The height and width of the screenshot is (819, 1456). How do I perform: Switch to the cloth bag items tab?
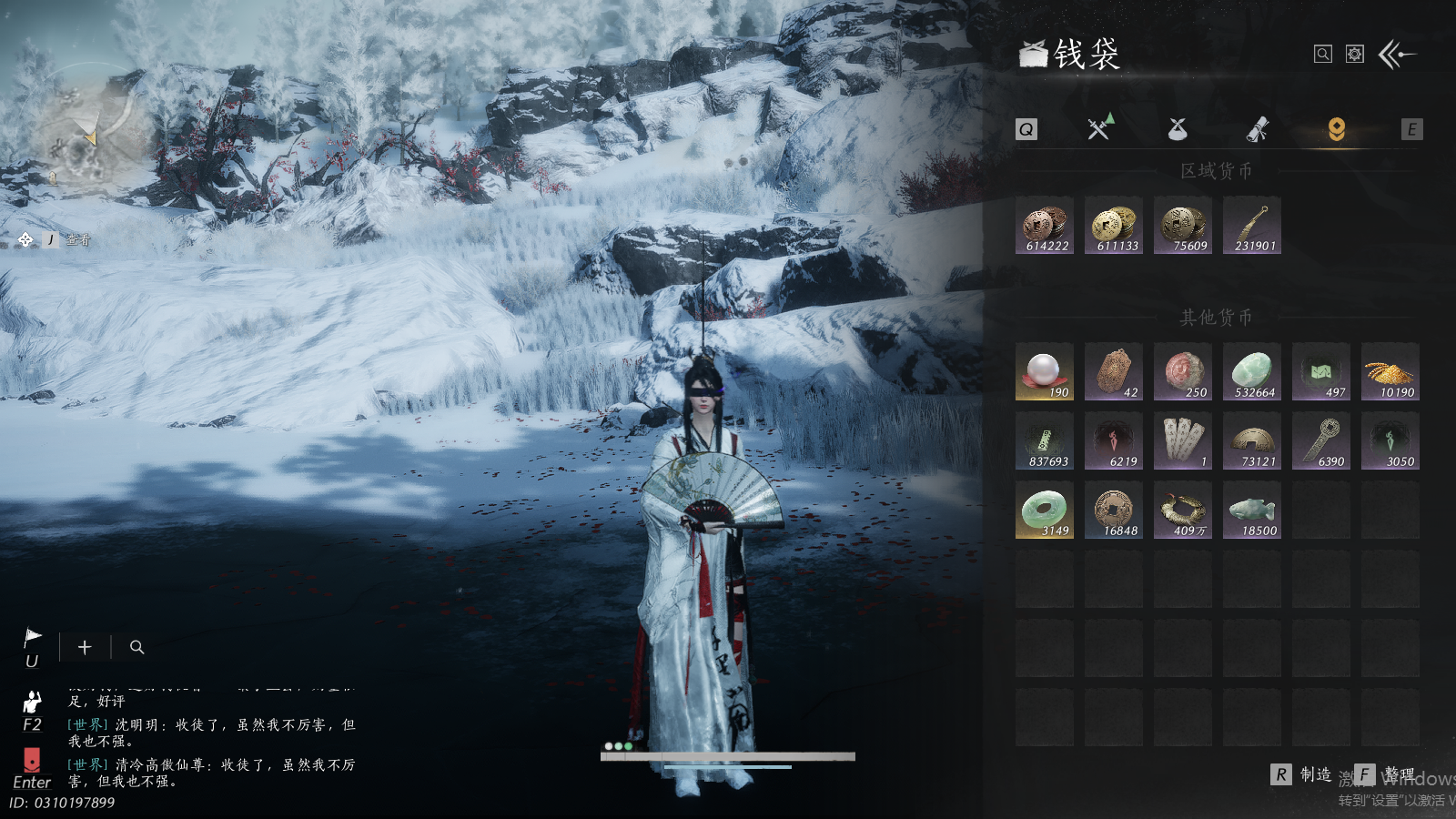(1178, 129)
